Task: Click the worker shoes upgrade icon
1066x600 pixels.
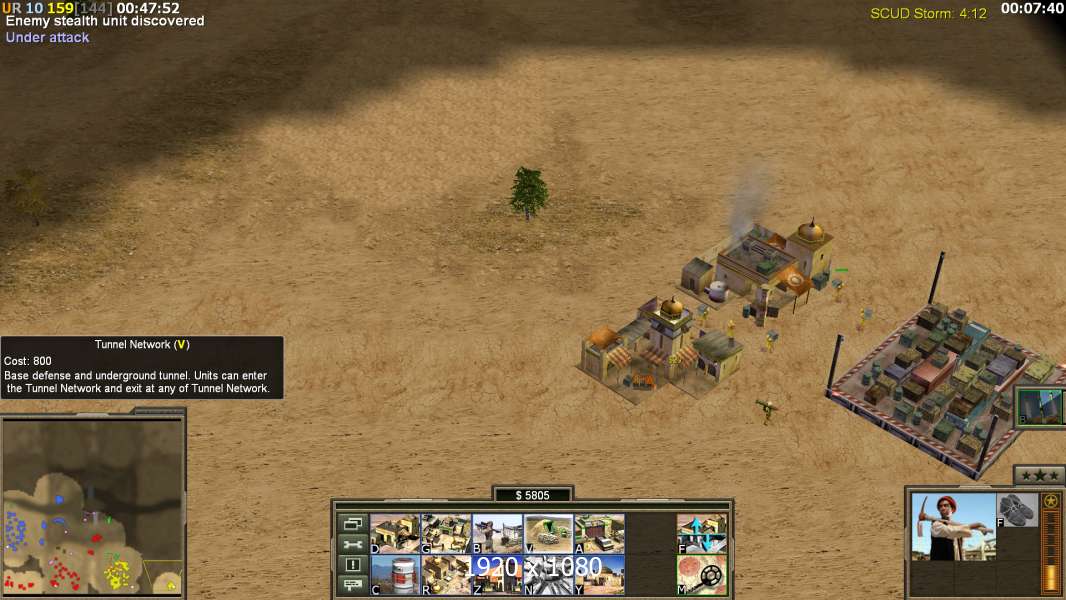Action: pyautogui.click(x=1018, y=510)
